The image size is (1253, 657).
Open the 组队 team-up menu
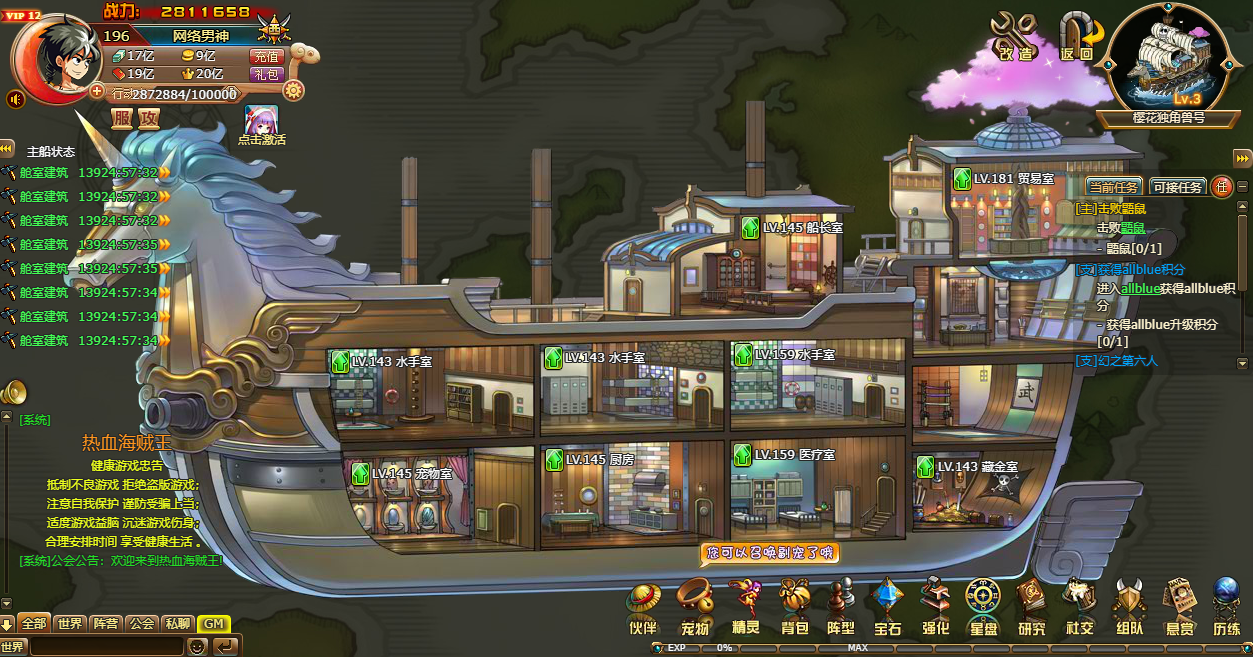[1129, 606]
